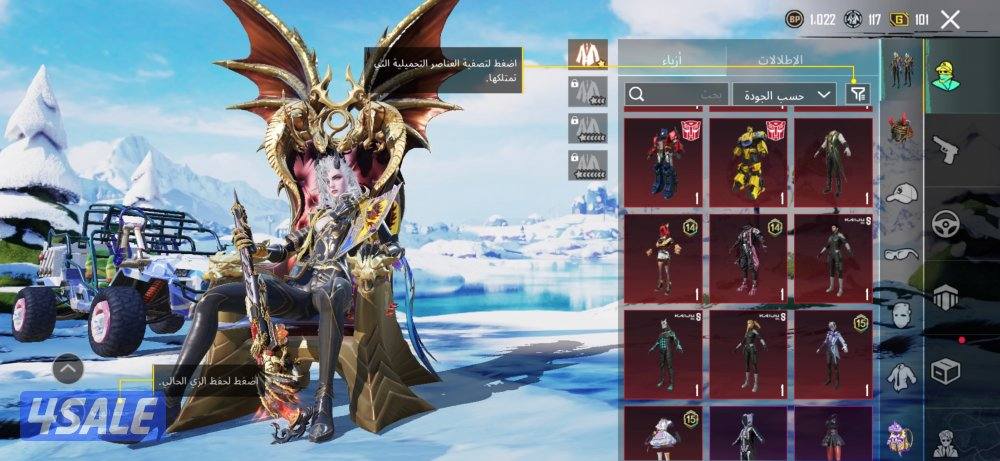Expand the up-arrow button beside the character
This screenshot has width=1000, height=461.
(67, 370)
